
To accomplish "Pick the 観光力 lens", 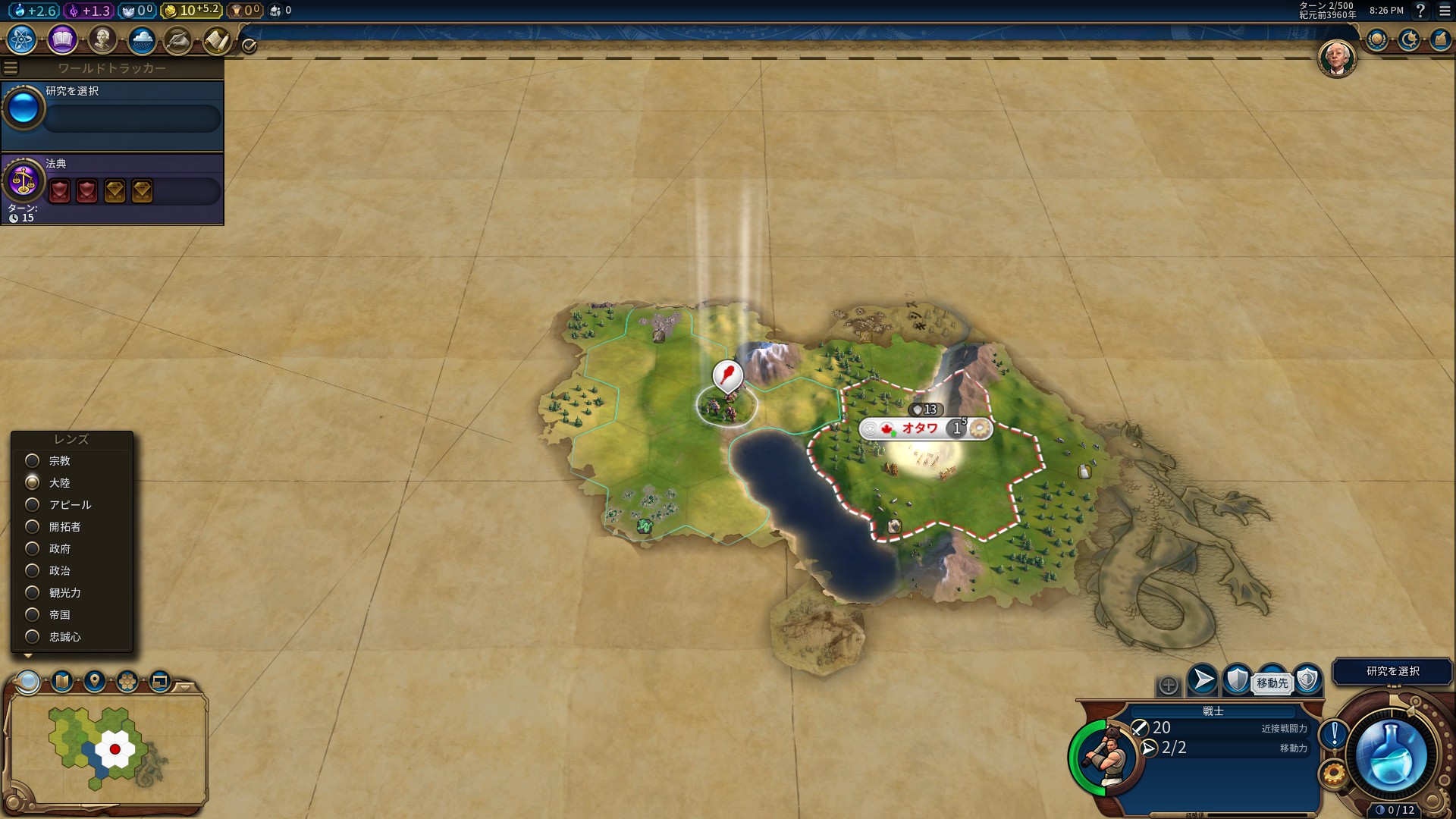I will click(33, 593).
